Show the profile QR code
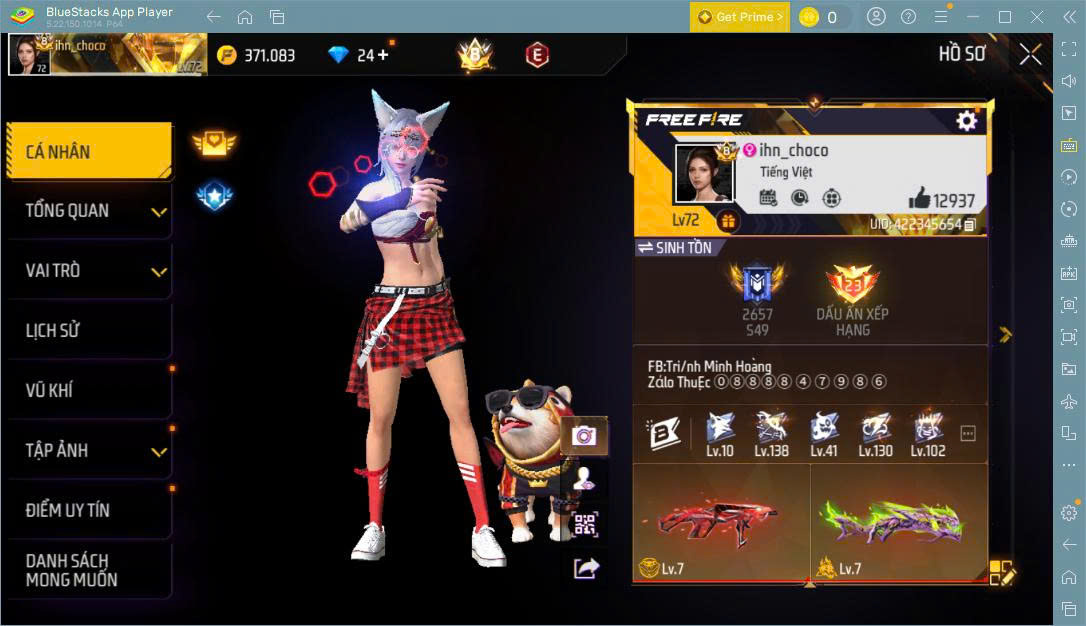Viewport: 1086px width, 626px height. tap(585, 524)
